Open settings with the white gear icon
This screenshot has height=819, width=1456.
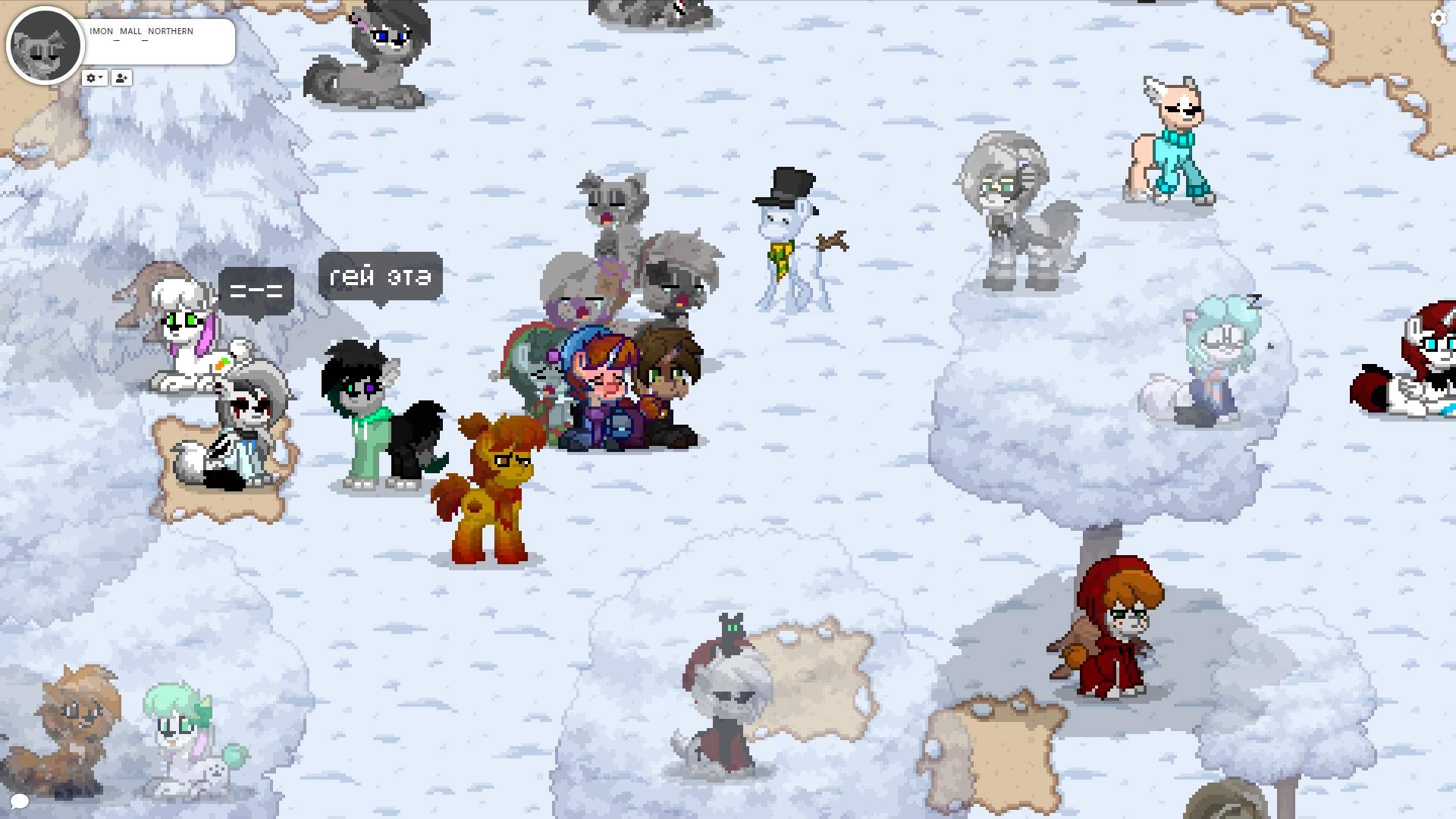[1438, 18]
